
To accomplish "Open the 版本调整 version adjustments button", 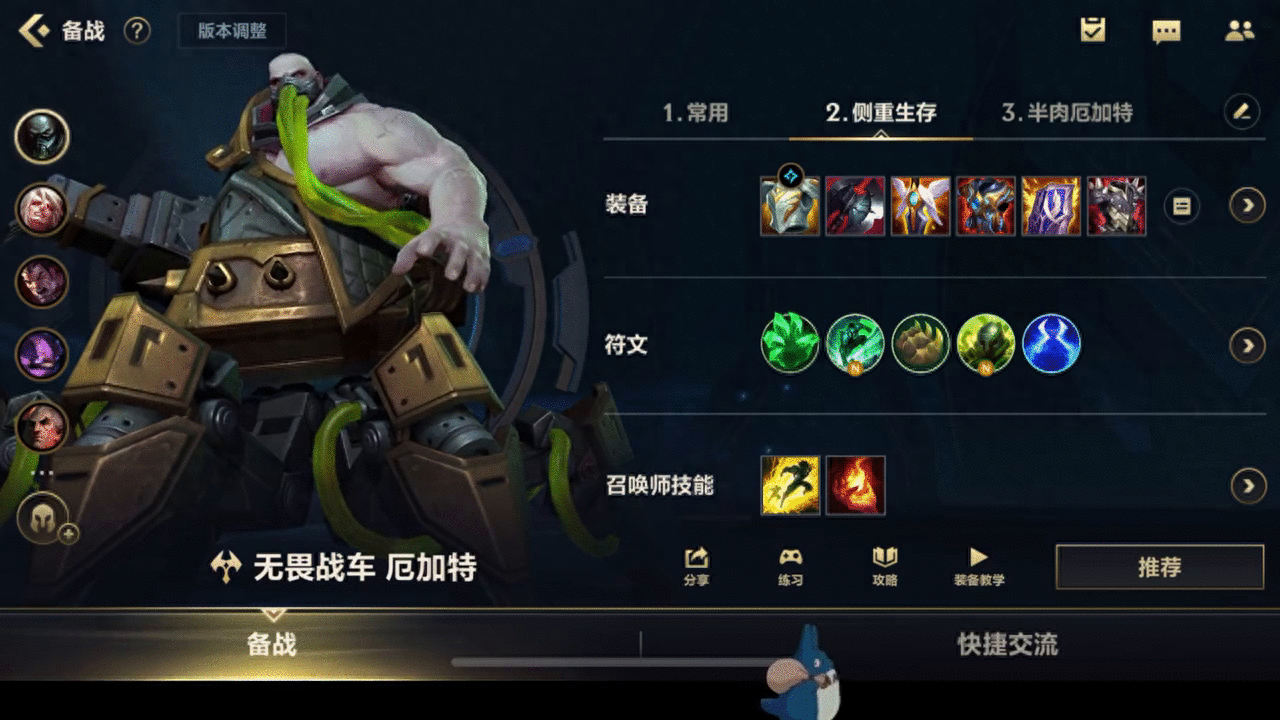I will (x=231, y=30).
